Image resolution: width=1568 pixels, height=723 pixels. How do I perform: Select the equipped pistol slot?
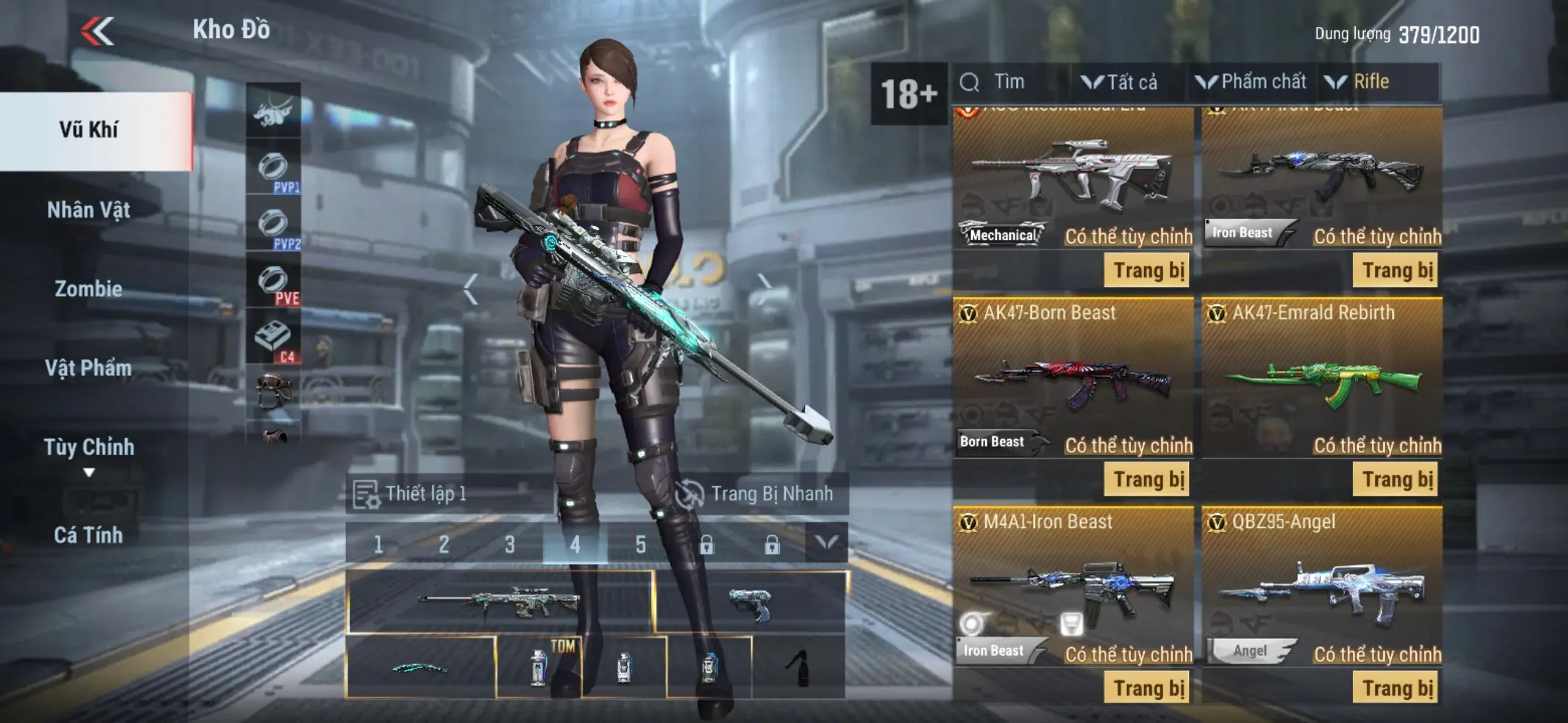click(x=751, y=603)
